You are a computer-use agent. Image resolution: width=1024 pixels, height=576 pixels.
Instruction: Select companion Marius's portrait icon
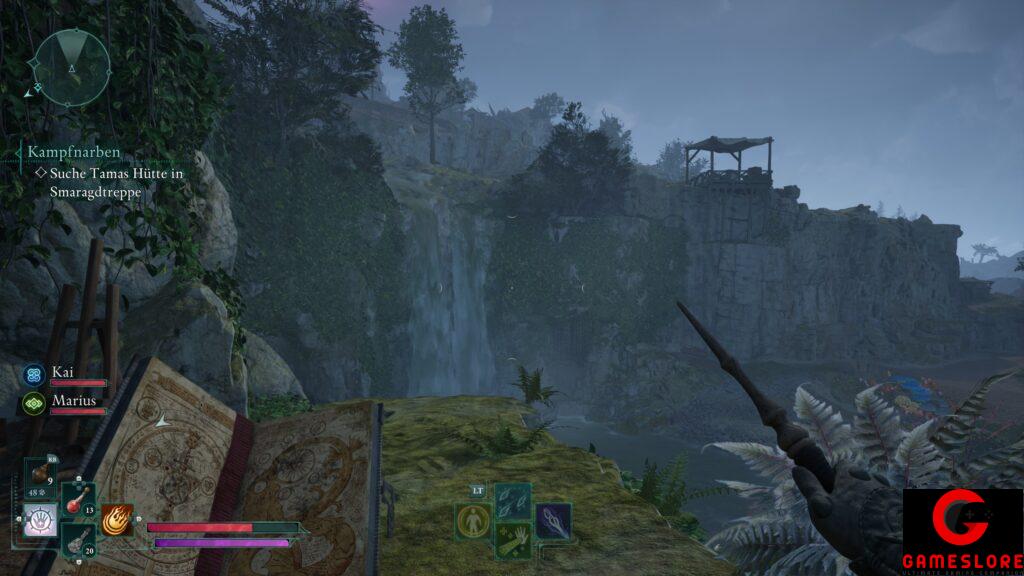33,403
